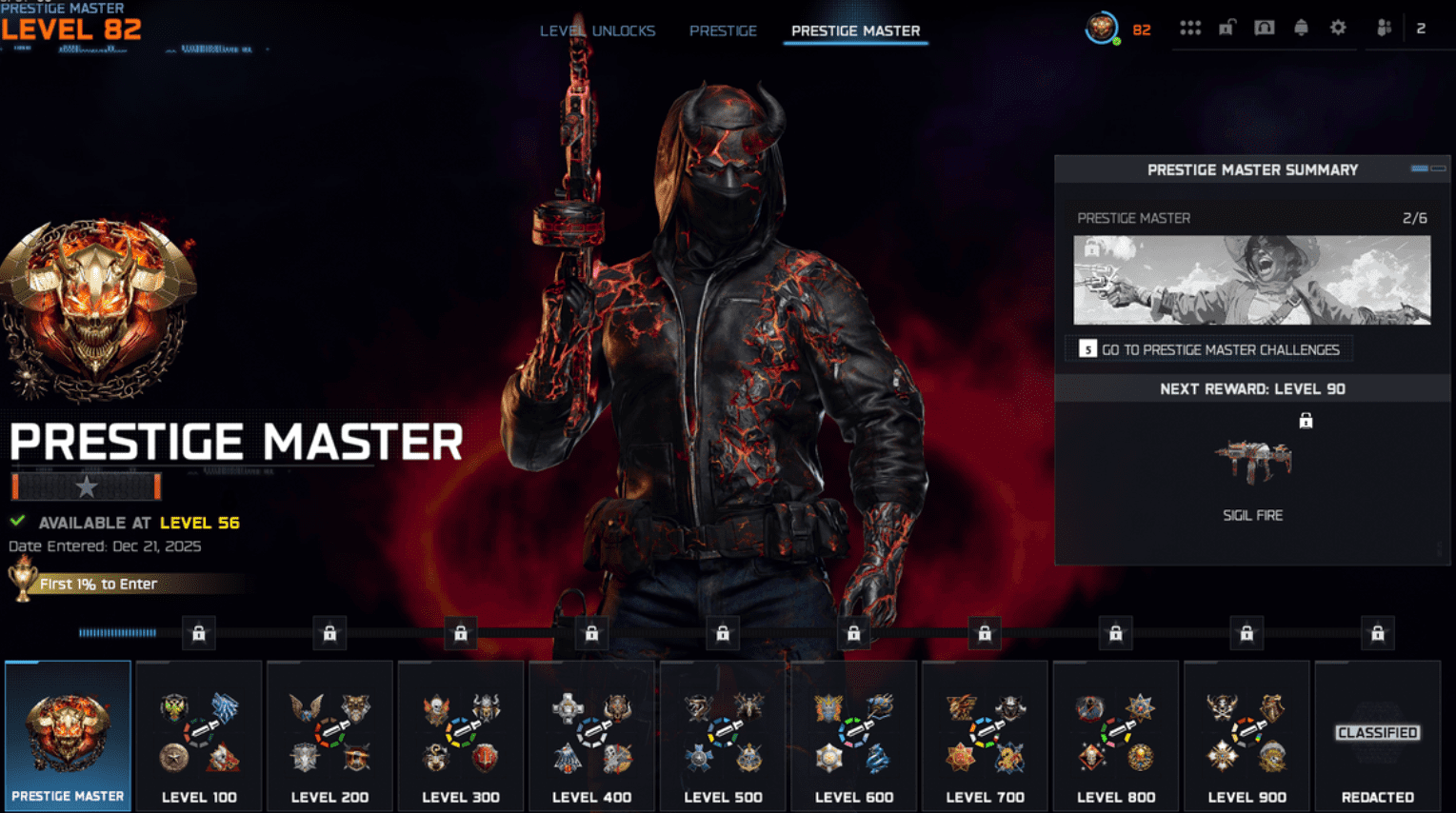Screen dimensions: 1456x813
Task: Go to Prestige Master Challenges
Action: click(x=1207, y=349)
